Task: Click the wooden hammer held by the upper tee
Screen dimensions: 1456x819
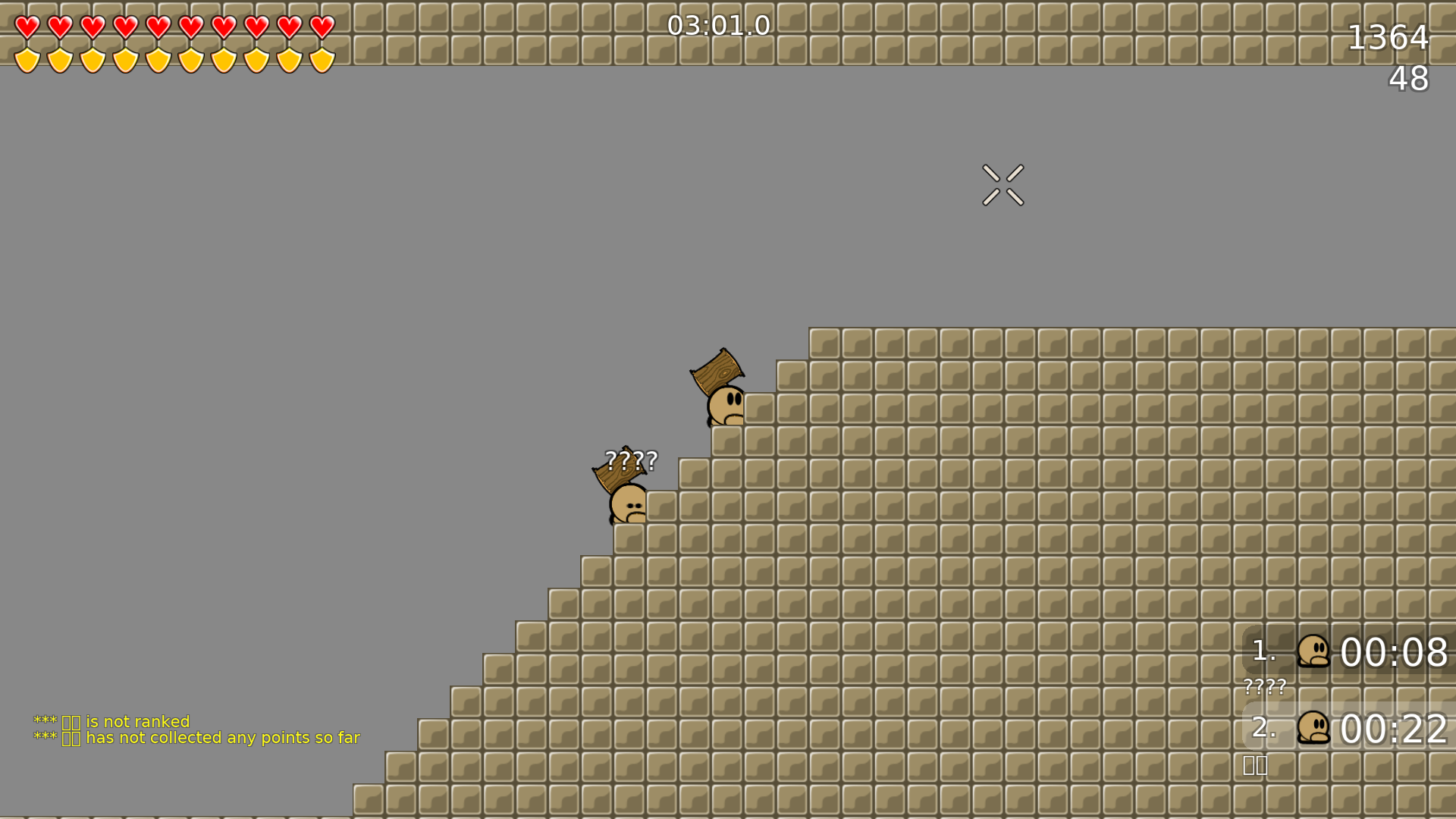Action: pyautogui.click(x=717, y=370)
